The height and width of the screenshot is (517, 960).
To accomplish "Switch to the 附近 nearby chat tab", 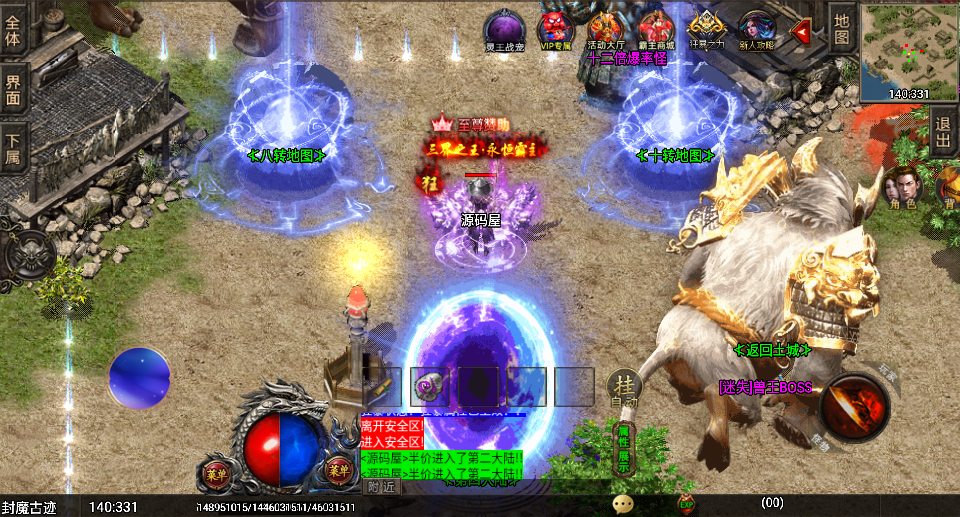I will [381, 487].
